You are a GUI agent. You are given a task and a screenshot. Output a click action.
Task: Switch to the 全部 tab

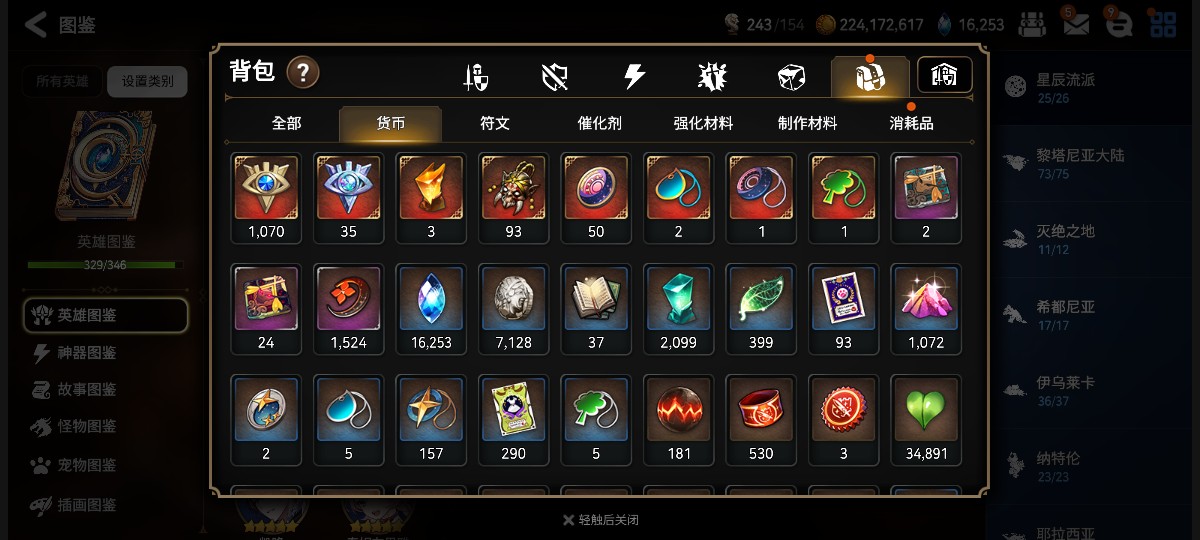(x=286, y=123)
